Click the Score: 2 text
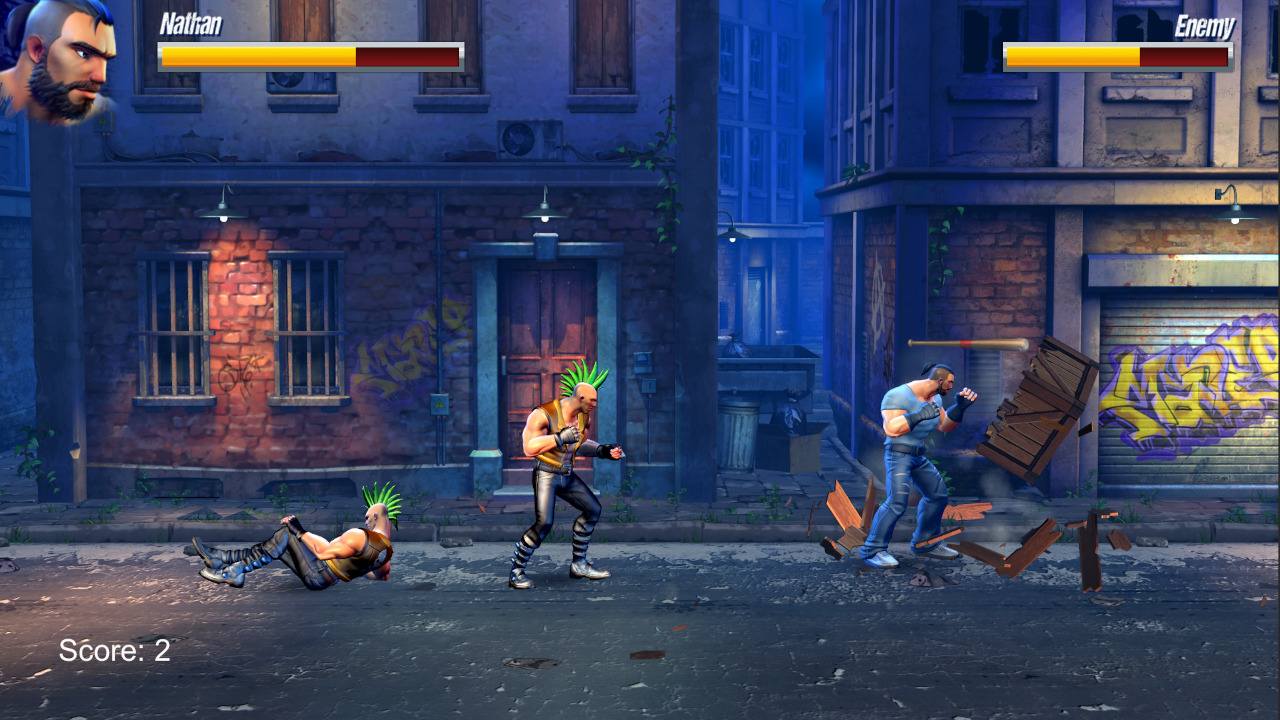 point(115,650)
